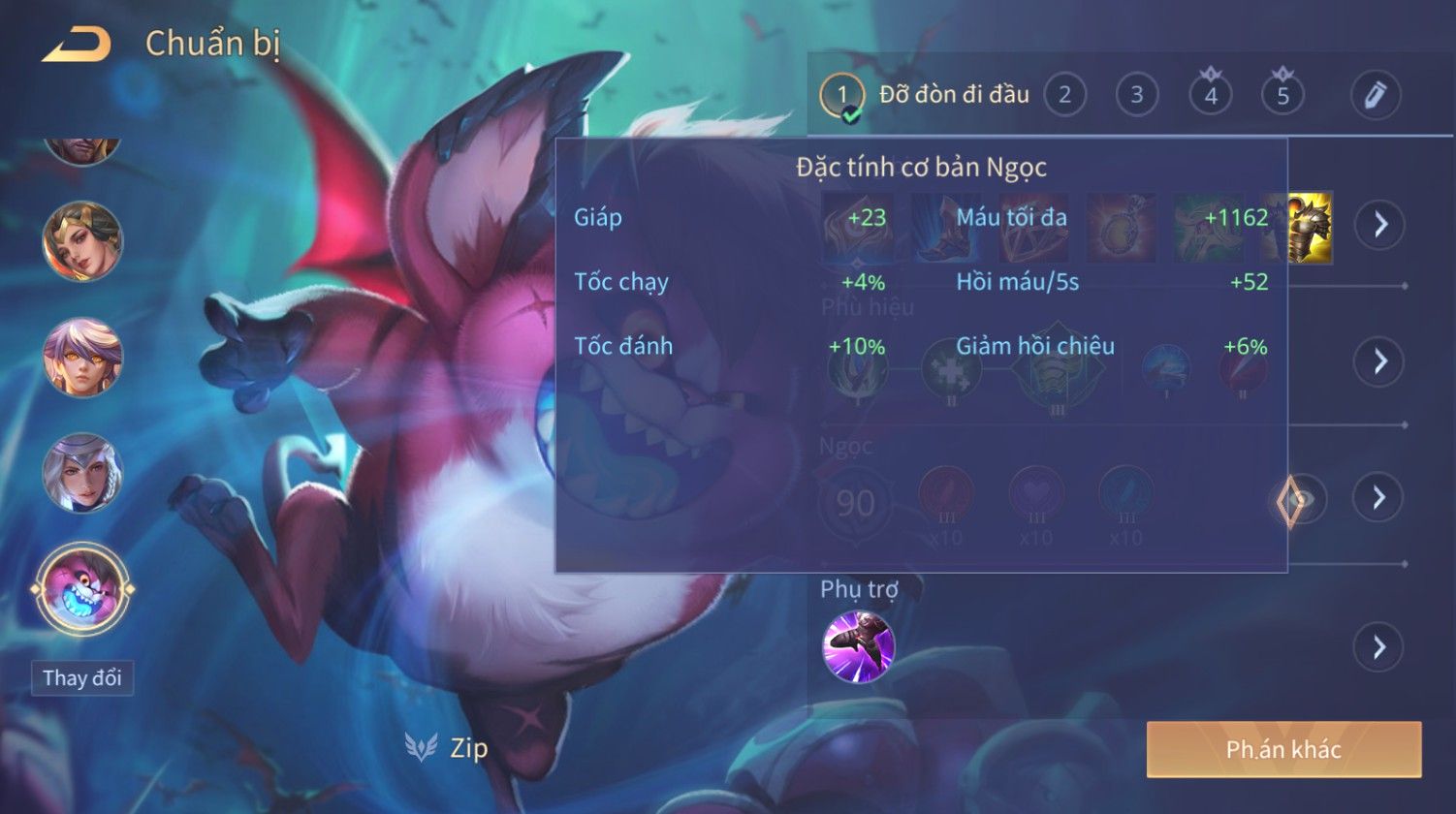Select the selected Zip hero portrait
The height and width of the screenshot is (814, 1456).
tap(81, 590)
